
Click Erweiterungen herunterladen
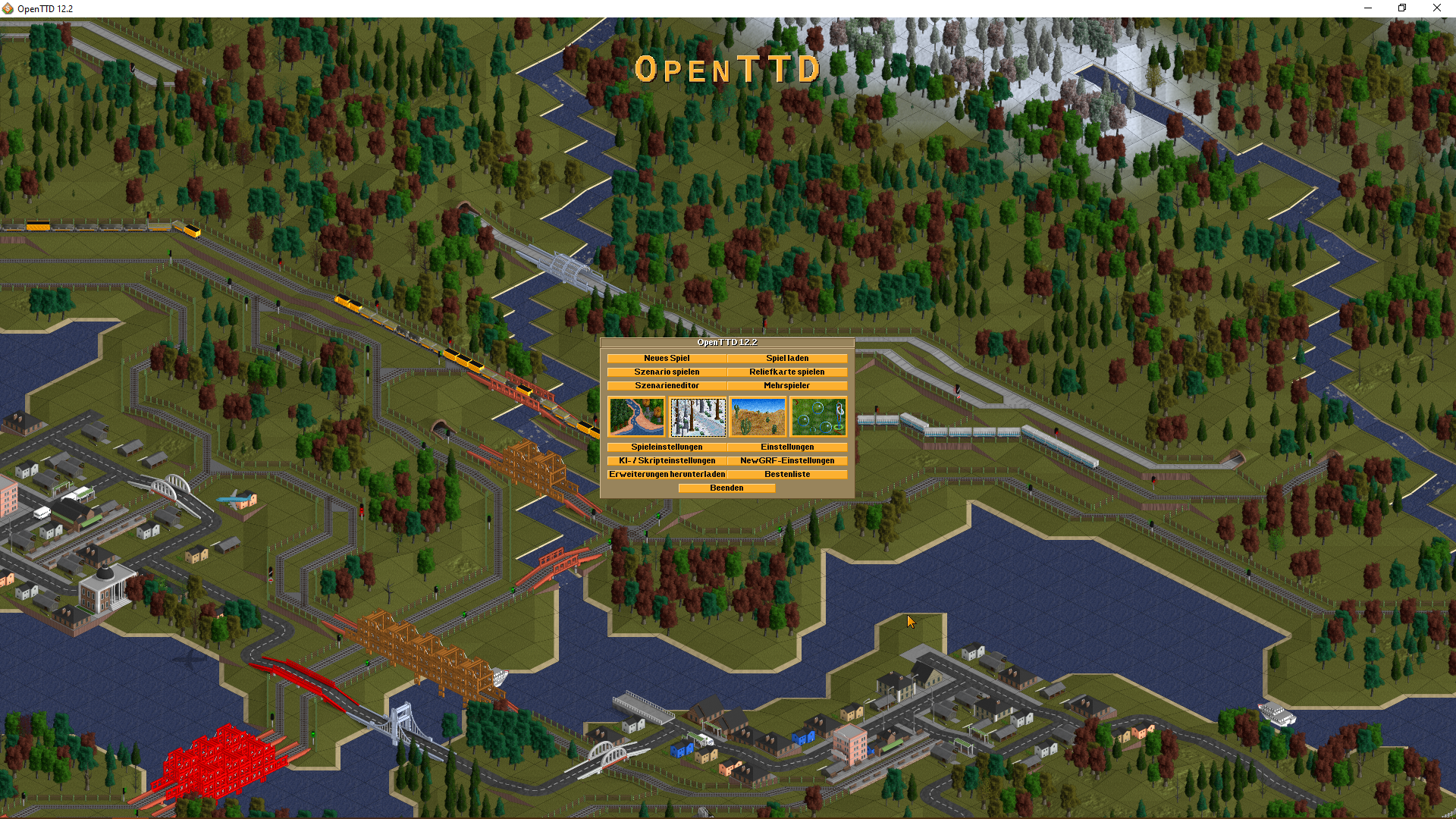click(x=667, y=474)
